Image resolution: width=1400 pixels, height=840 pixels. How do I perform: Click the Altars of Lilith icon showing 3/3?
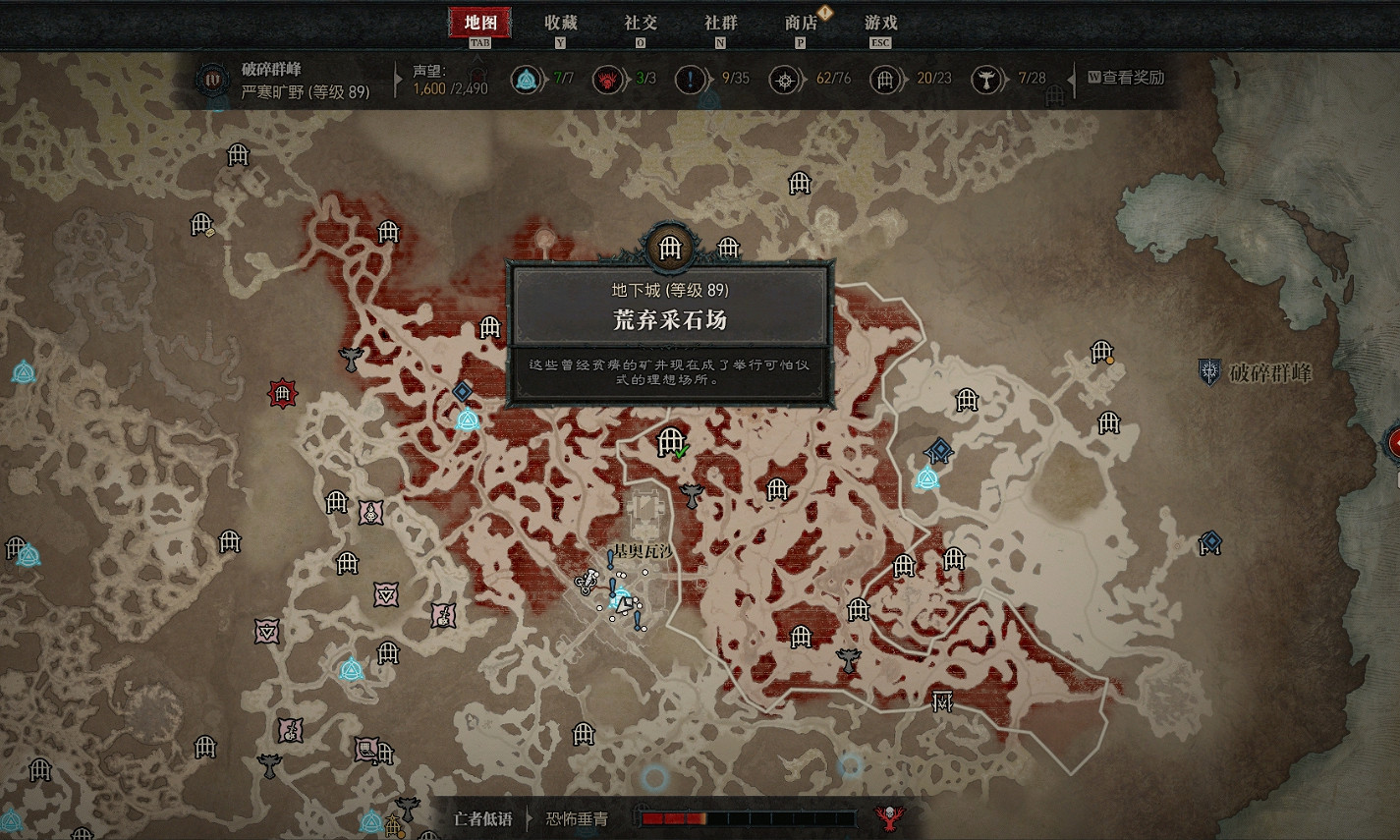point(607,79)
